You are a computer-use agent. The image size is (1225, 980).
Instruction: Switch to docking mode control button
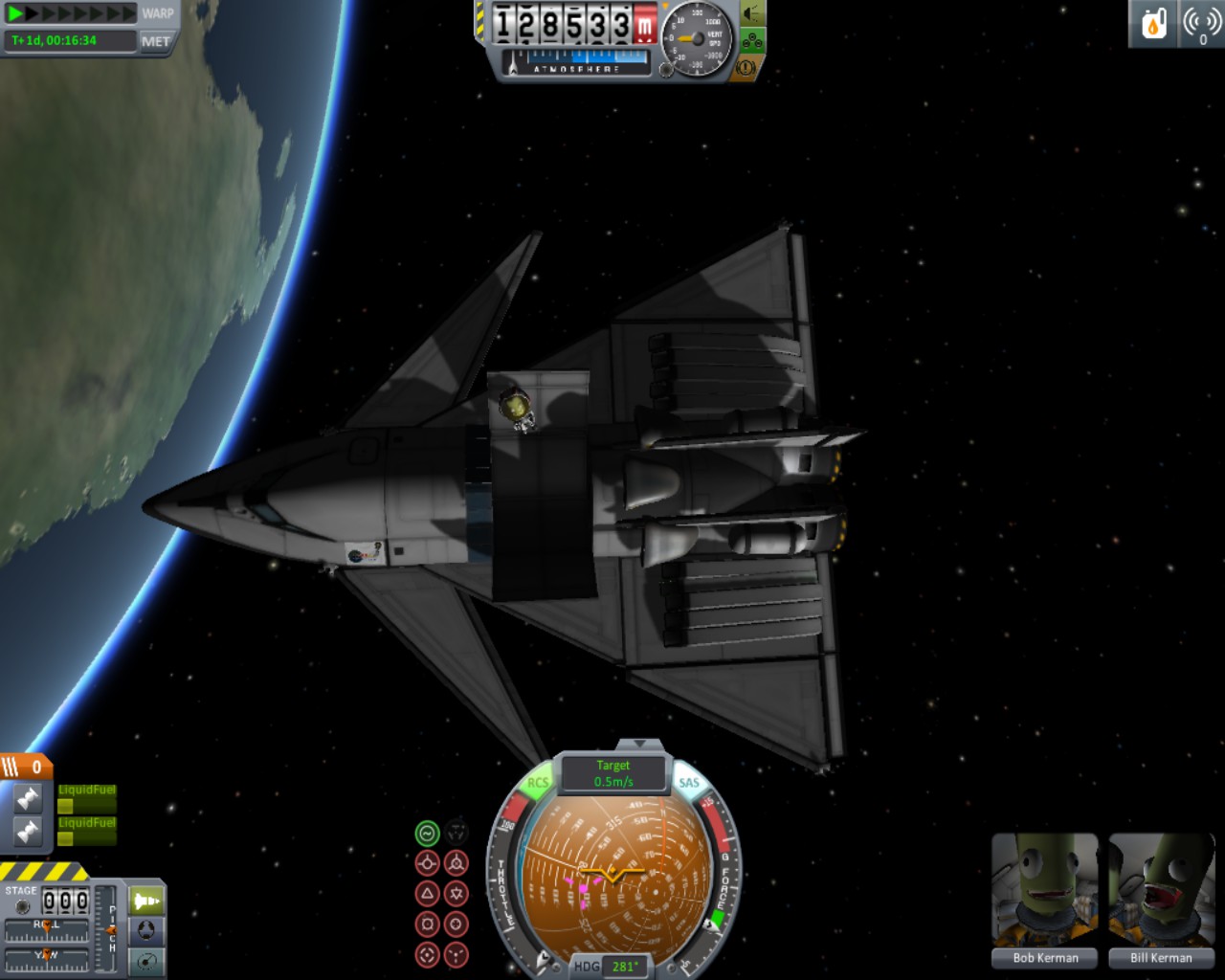[146, 929]
